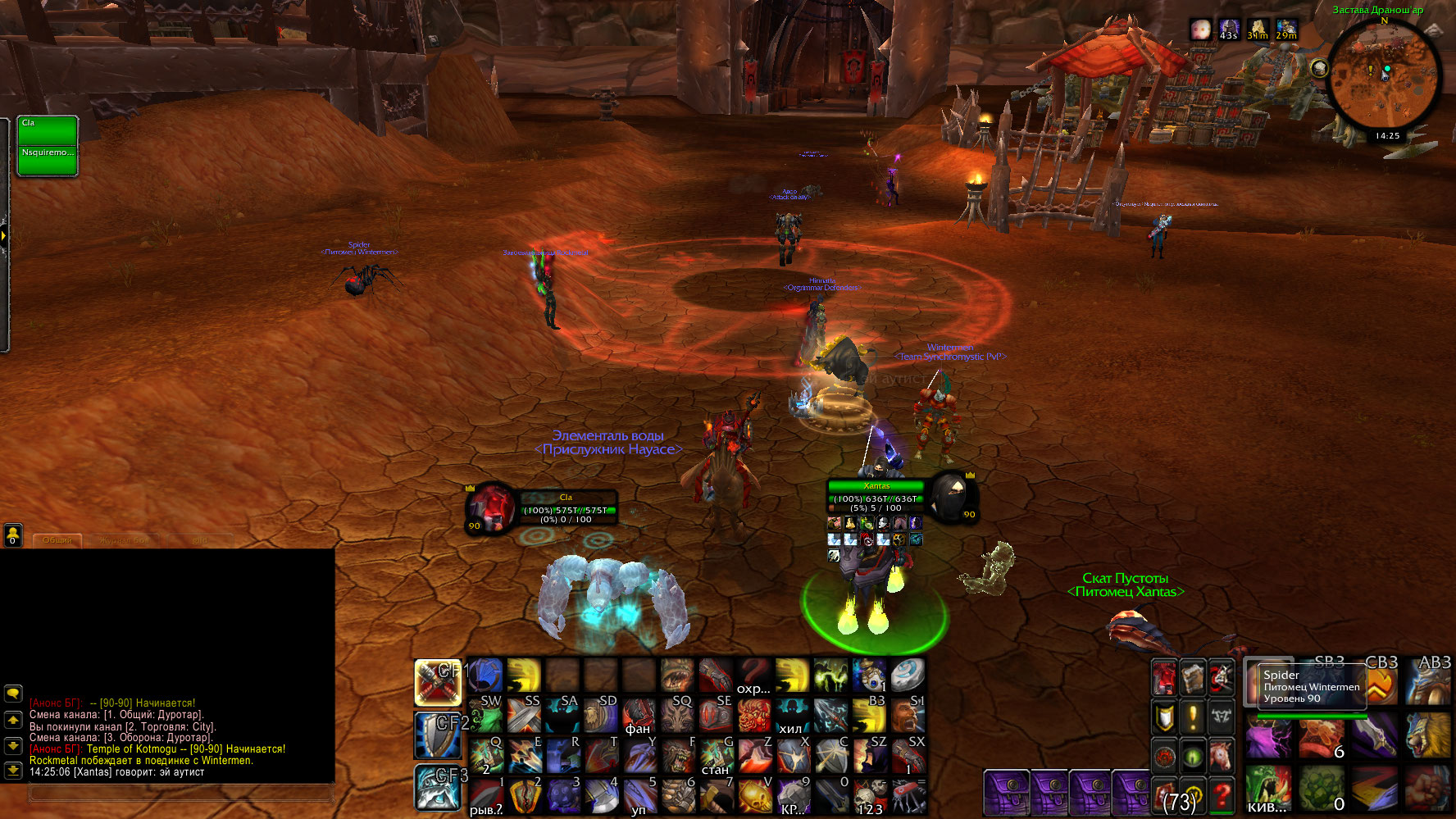
Task: Use the skulls ability labeled "123"
Action: tap(869, 795)
